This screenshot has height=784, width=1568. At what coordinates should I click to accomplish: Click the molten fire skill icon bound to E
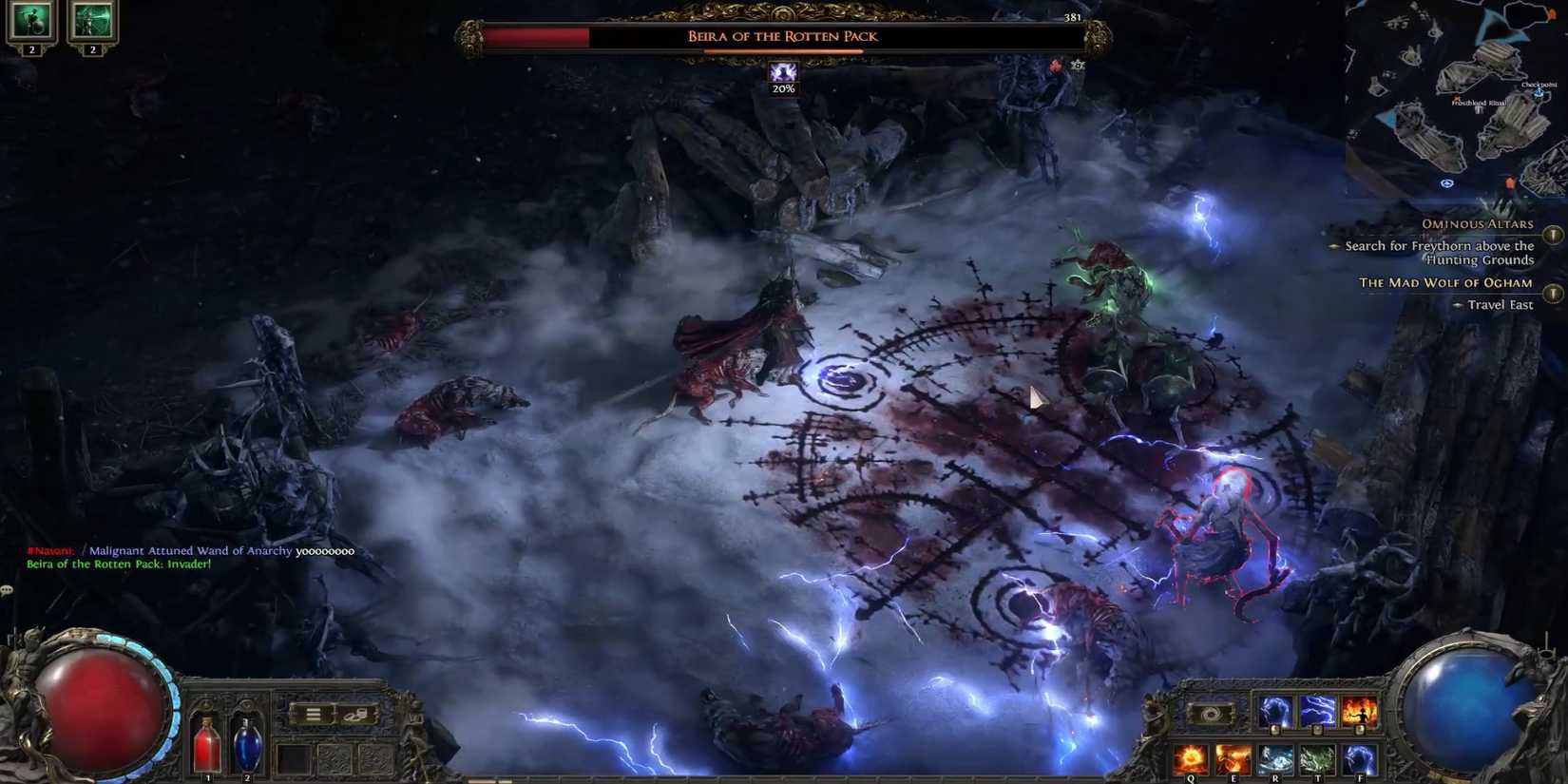click(x=1233, y=757)
